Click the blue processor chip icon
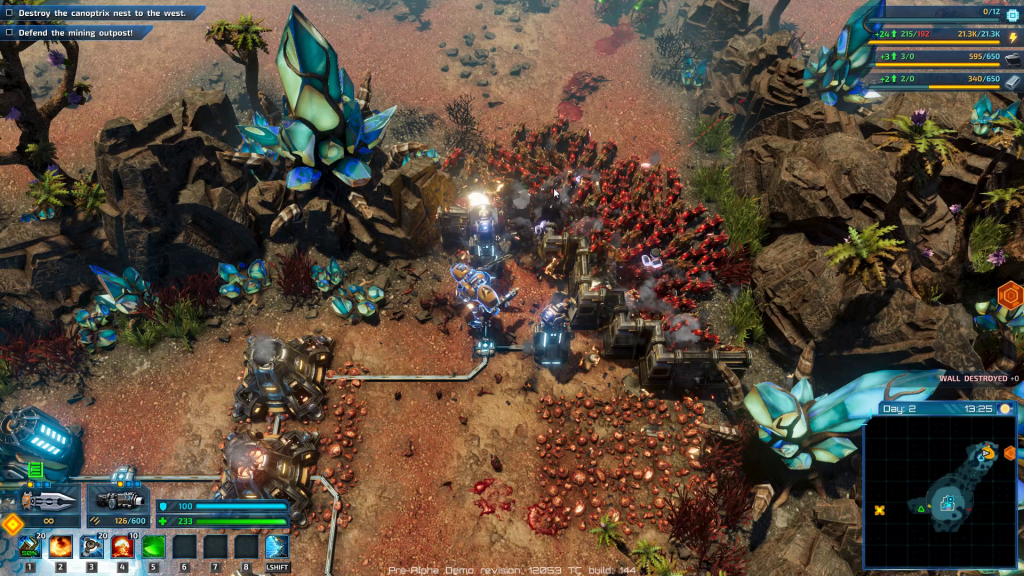Viewport: 1024px width, 576px height. click(1011, 14)
